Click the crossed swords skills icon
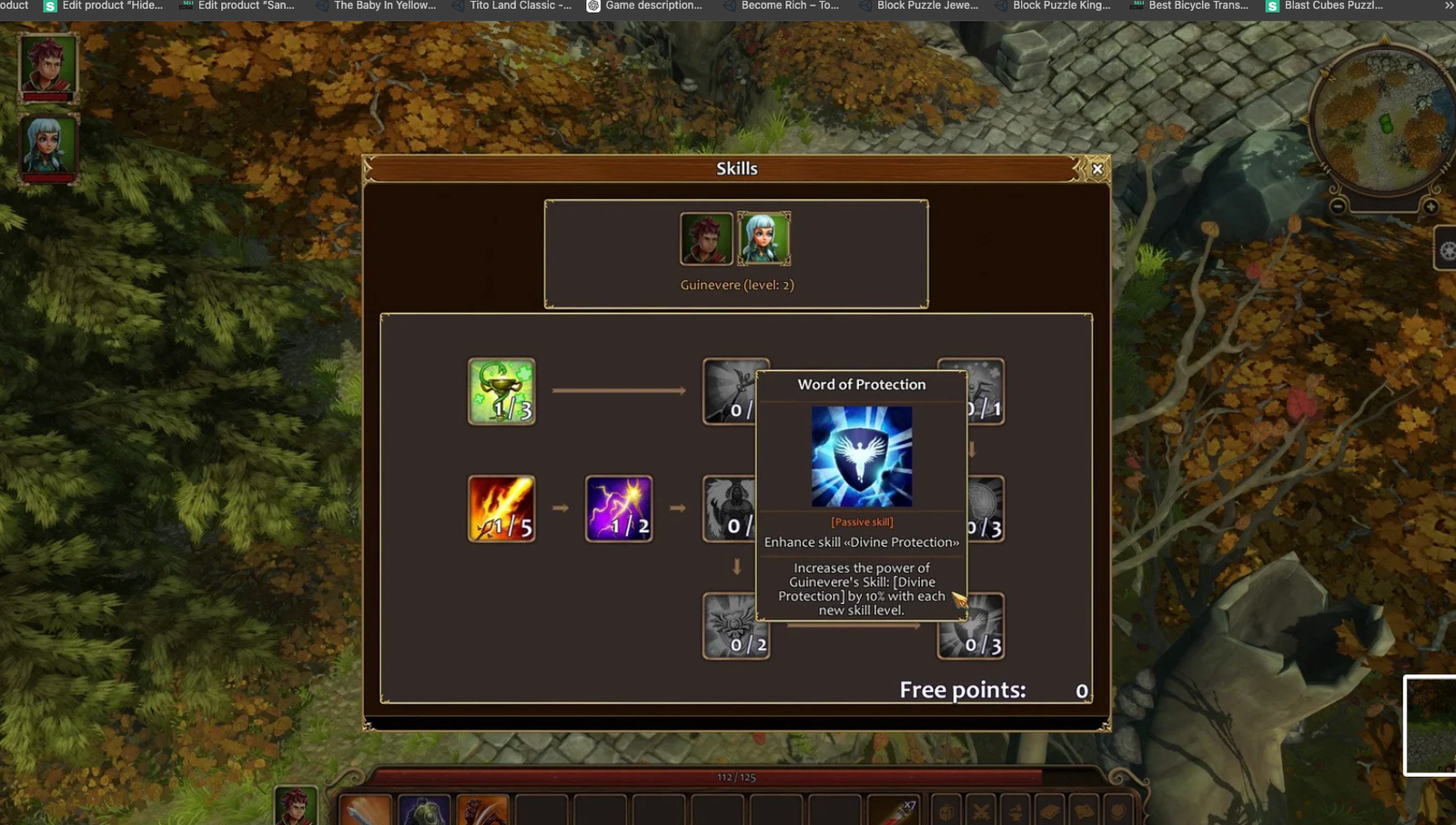 pyautogui.click(x=981, y=810)
